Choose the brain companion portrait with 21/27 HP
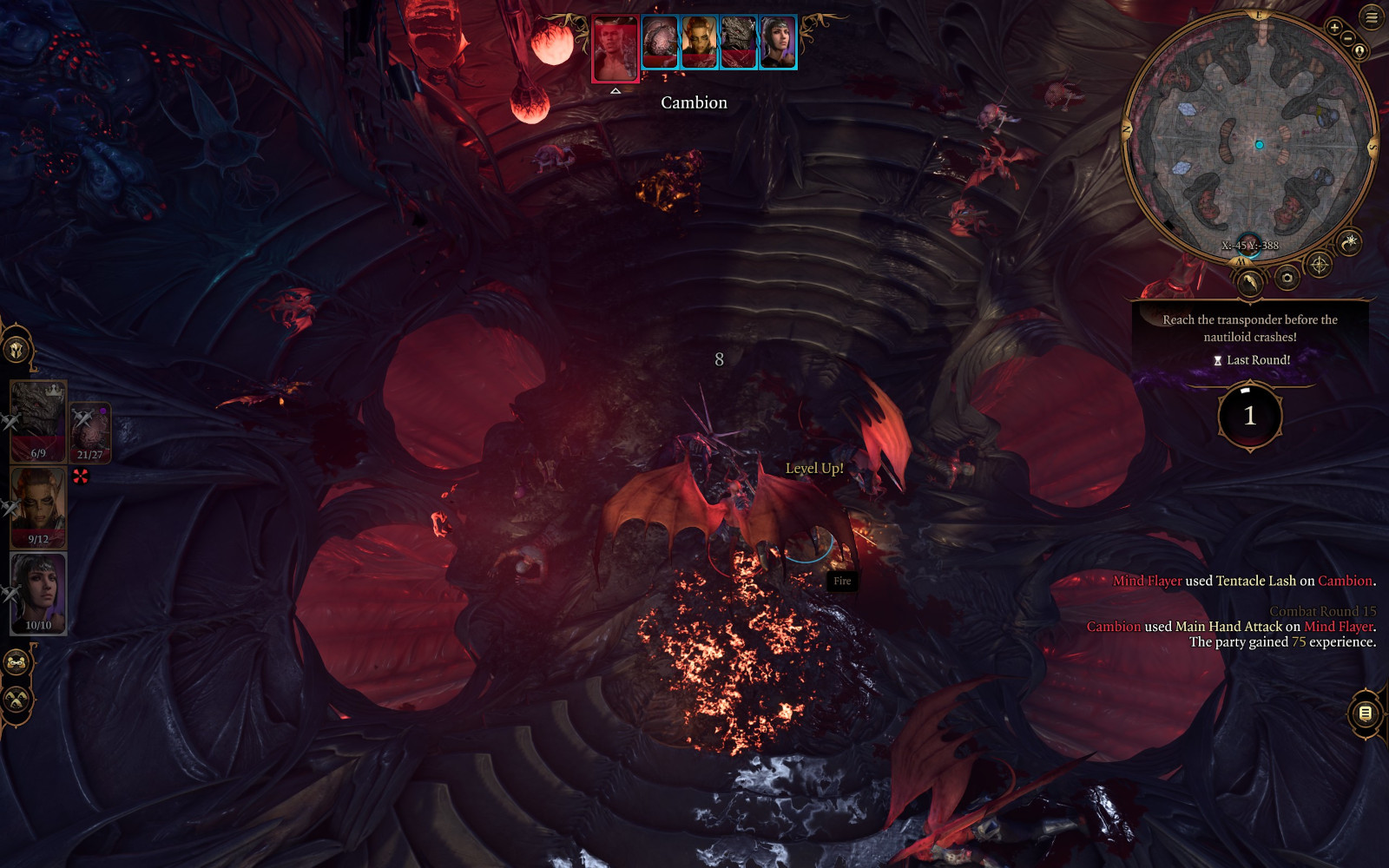The width and height of the screenshot is (1389, 868). point(90,431)
